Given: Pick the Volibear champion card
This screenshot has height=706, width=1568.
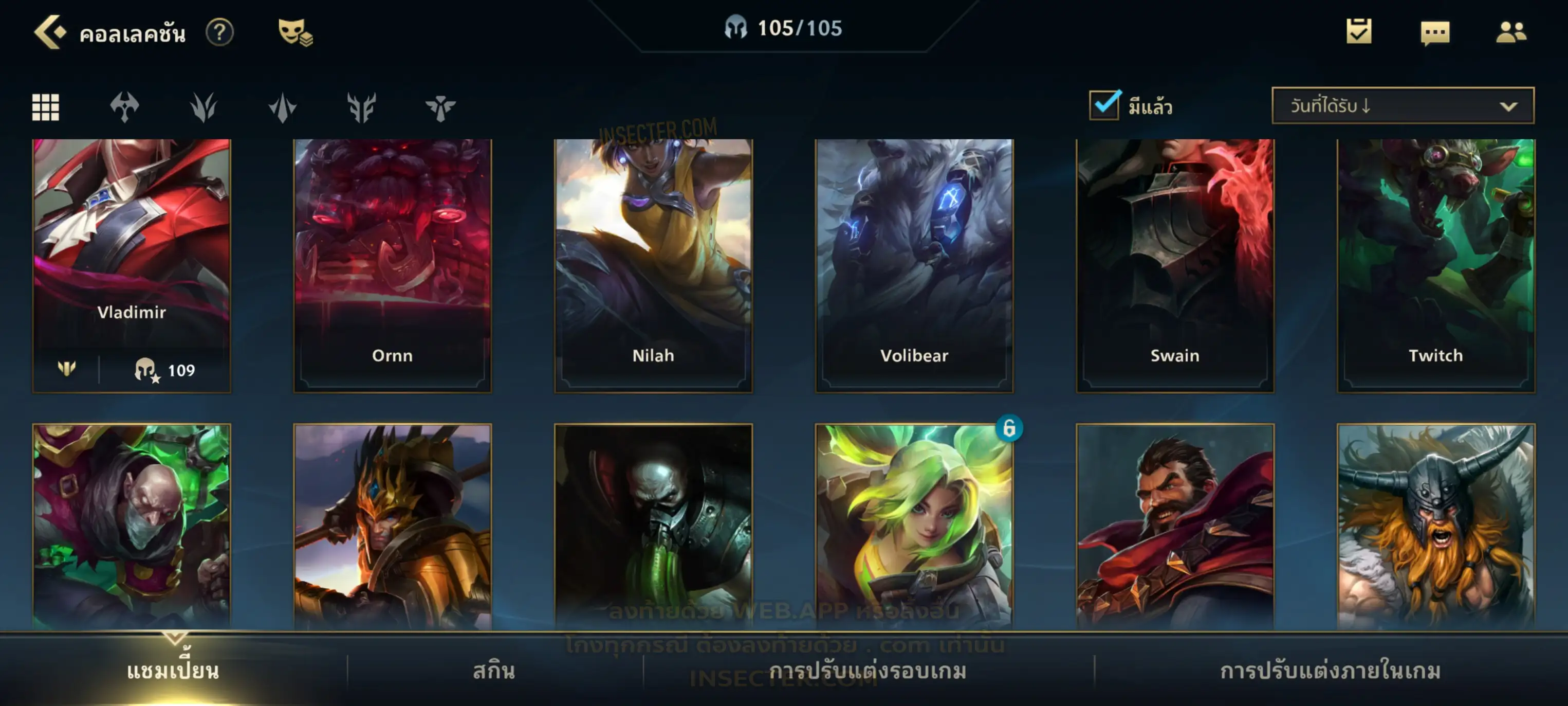Looking at the screenshot, I should (x=914, y=265).
